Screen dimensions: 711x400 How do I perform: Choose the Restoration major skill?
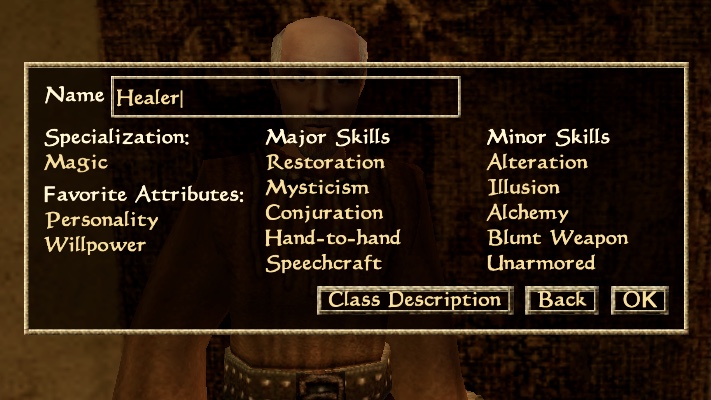pyautogui.click(x=325, y=162)
